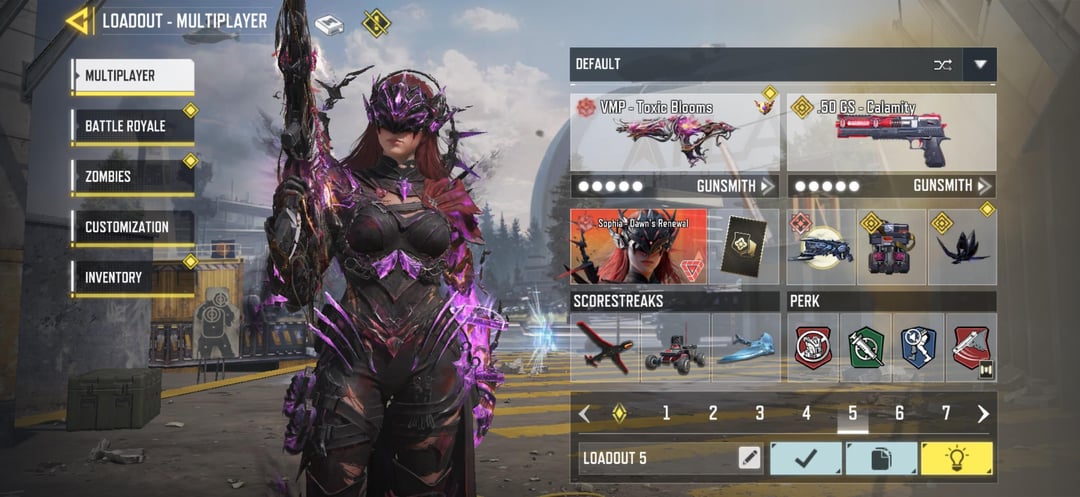
Task: Choose the green perk slot
Action: click(x=866, y=348)
